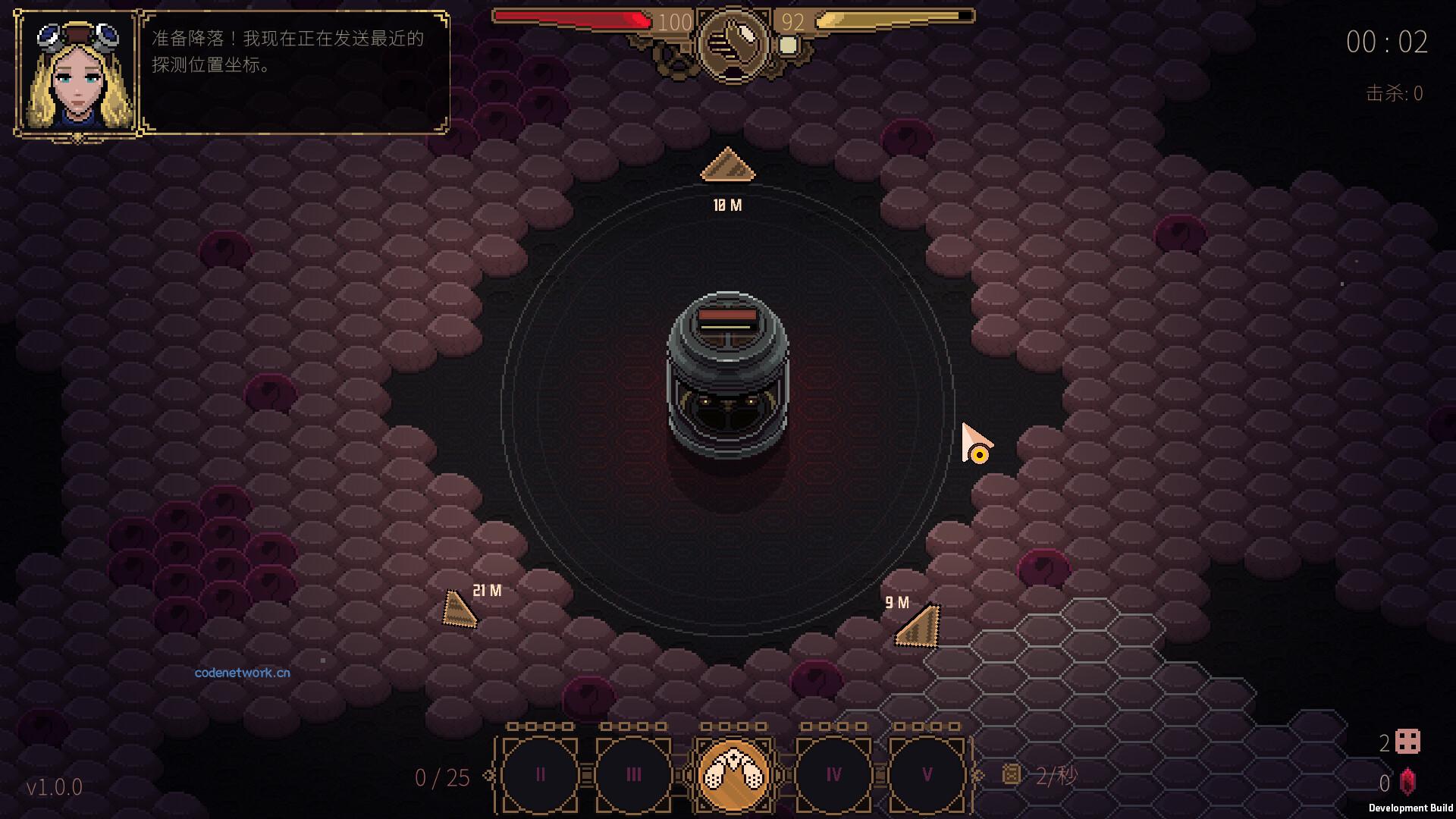Click the small pouch icon beside 2/秒

[1010, 775]
